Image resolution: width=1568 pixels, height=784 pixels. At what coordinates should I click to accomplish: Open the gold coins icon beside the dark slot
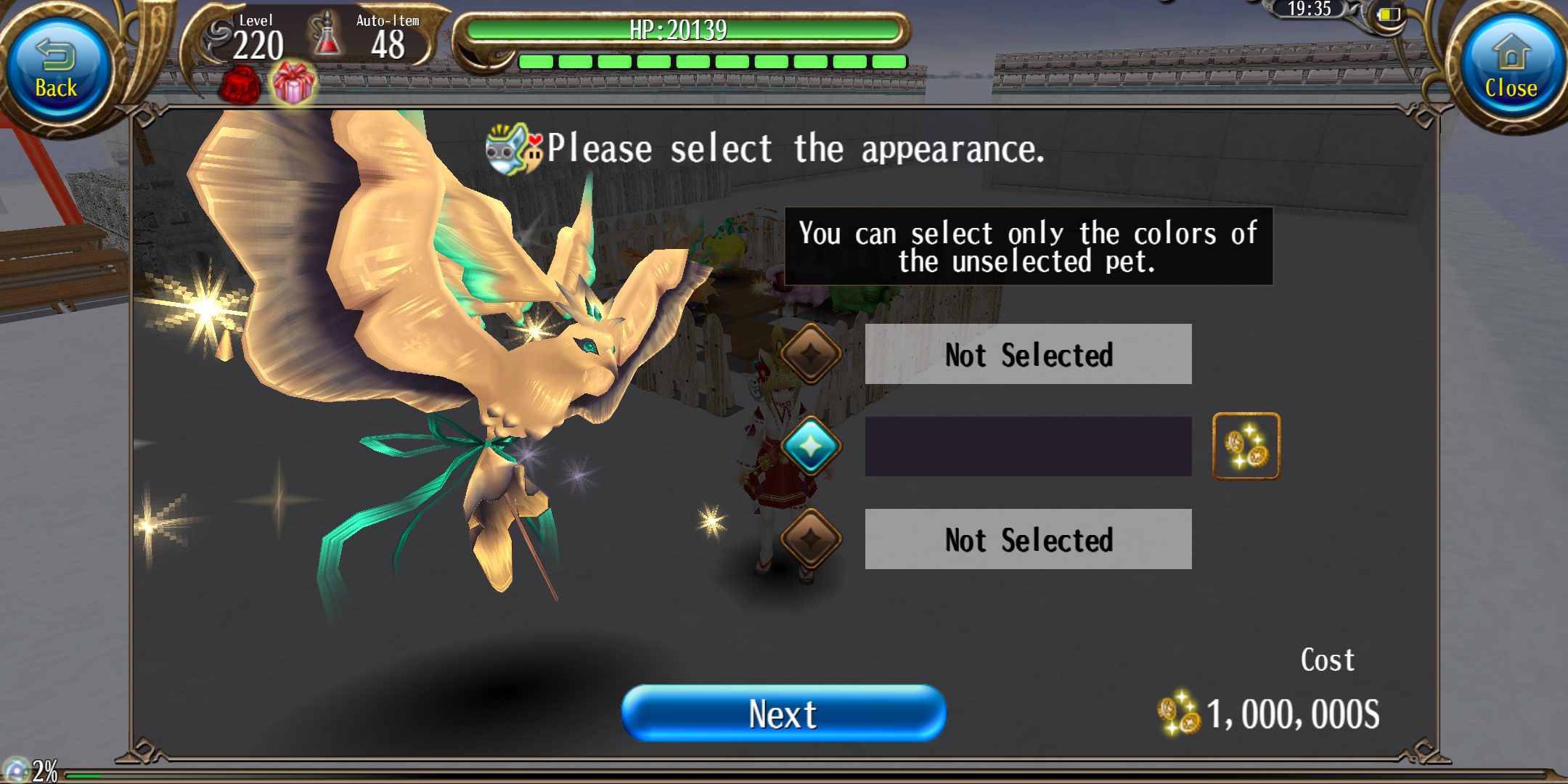pyautogui.click(x=1246, y=446)
